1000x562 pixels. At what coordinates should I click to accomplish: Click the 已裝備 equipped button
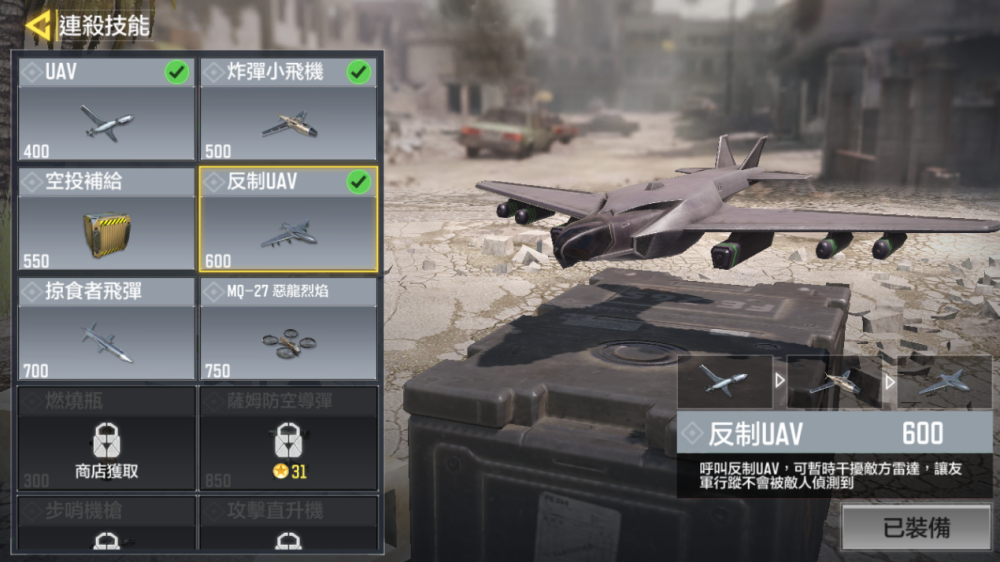[x=916, y=527]
